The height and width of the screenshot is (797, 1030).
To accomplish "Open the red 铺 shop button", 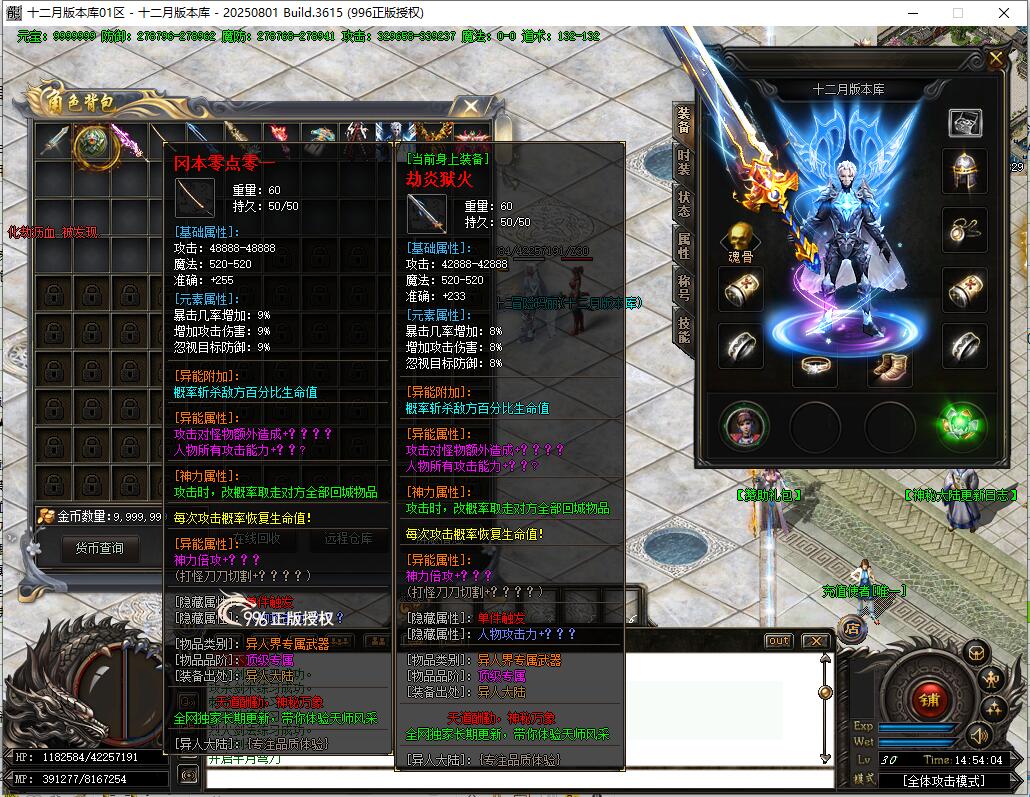I will pos(929,694).
